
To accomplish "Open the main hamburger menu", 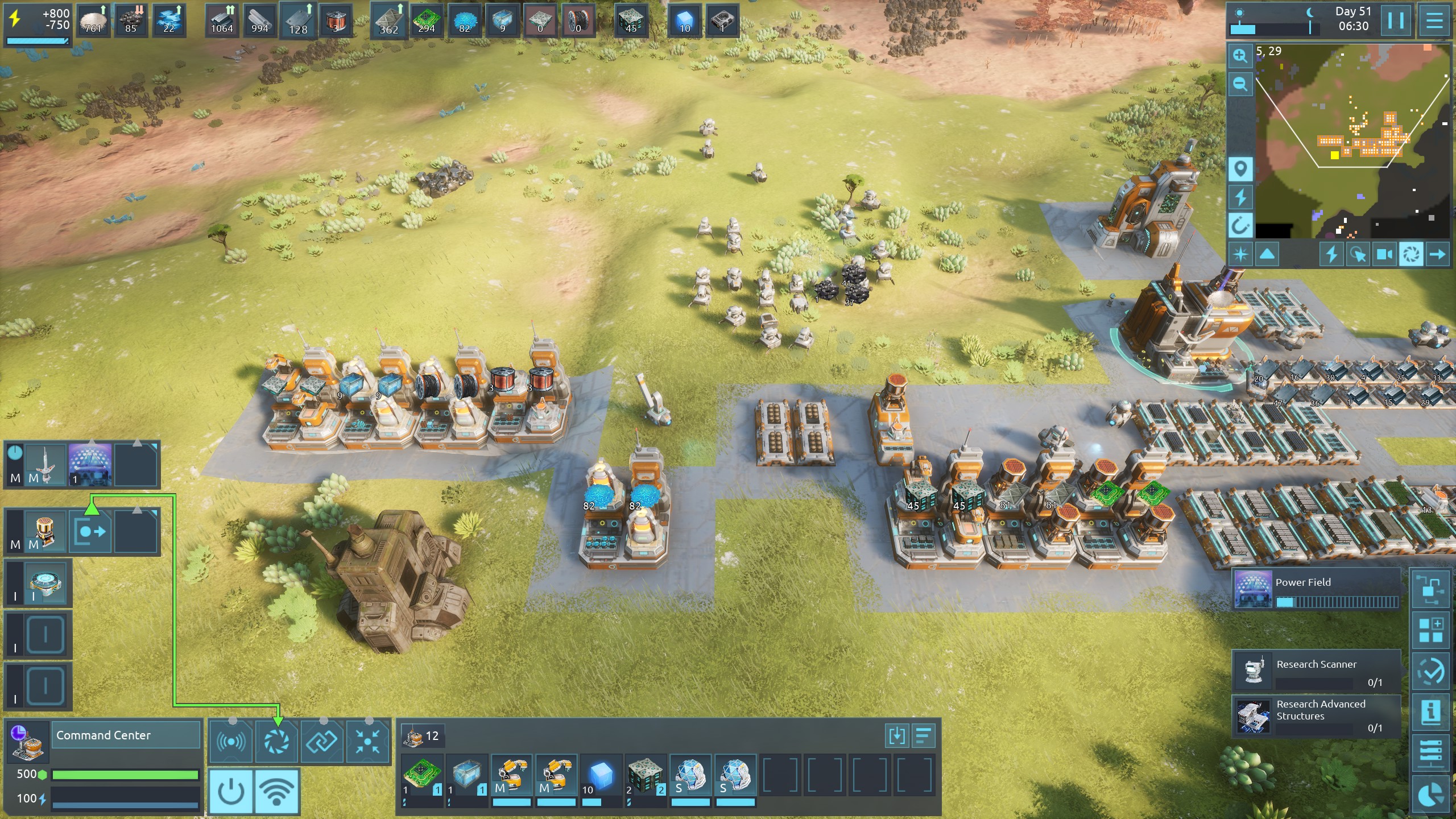I will point(1434,20).
